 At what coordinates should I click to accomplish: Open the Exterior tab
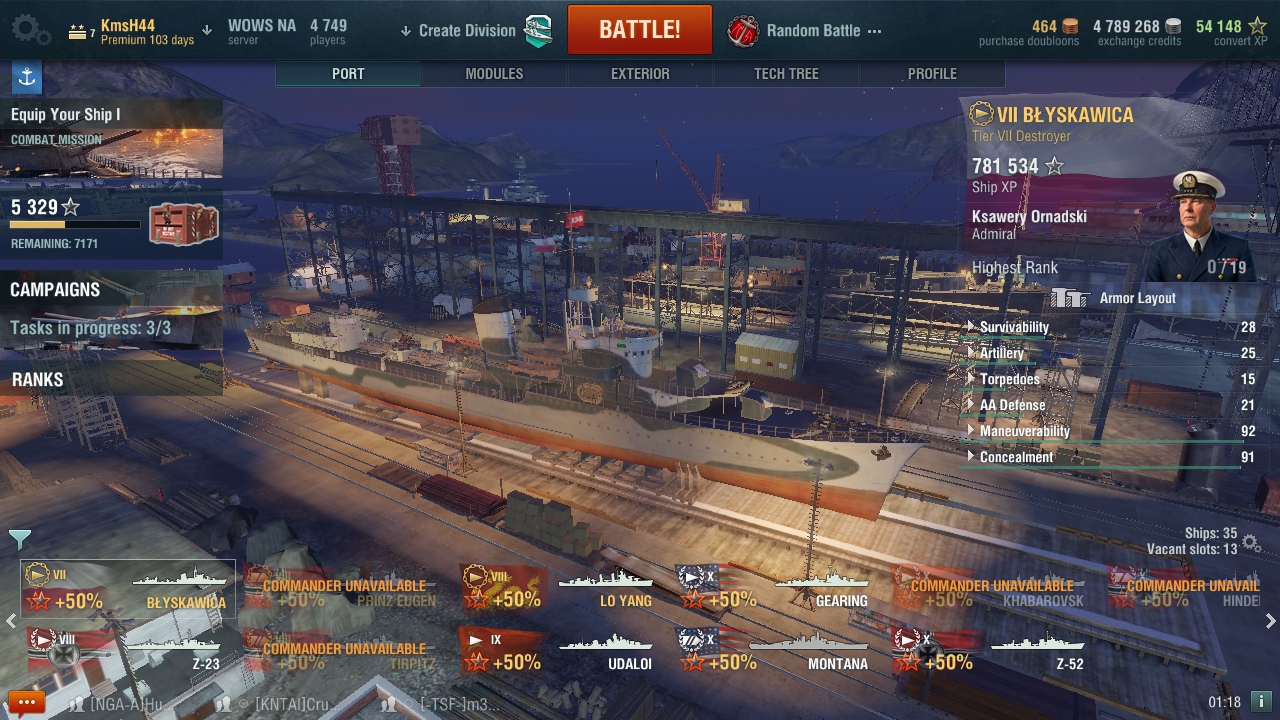coord(640,74)
